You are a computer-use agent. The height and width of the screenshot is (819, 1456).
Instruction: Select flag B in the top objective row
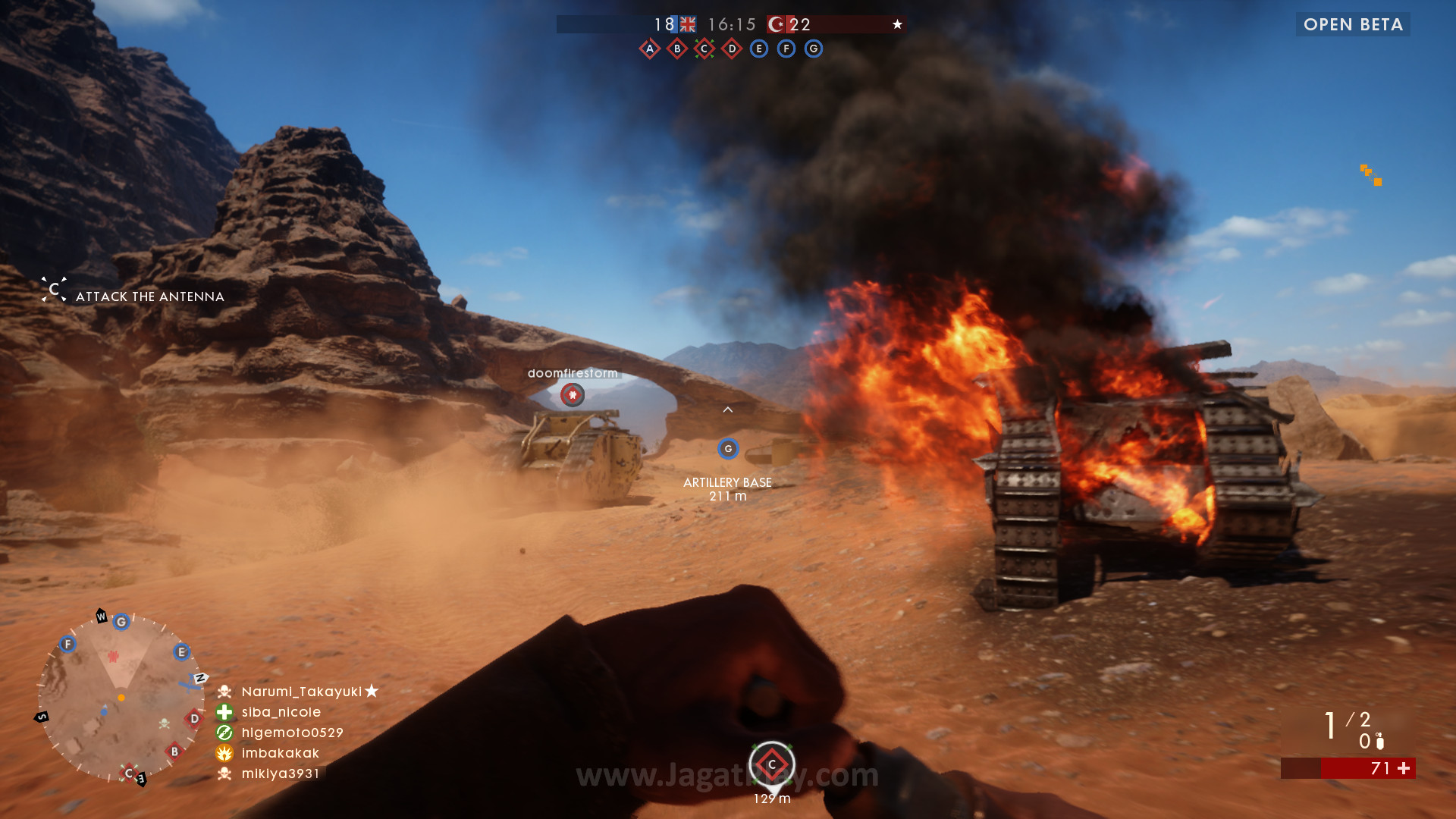pyautogui.click(x=677, y=49)
